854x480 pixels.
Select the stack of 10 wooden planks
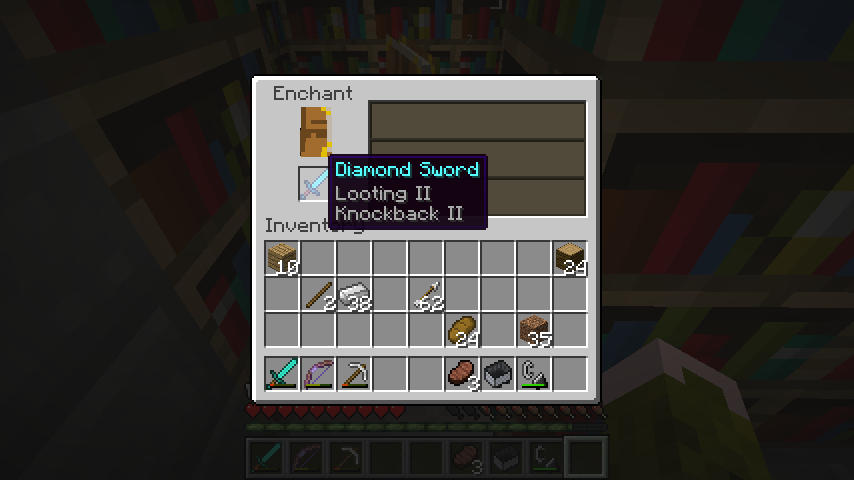click(x=283, y=259)
